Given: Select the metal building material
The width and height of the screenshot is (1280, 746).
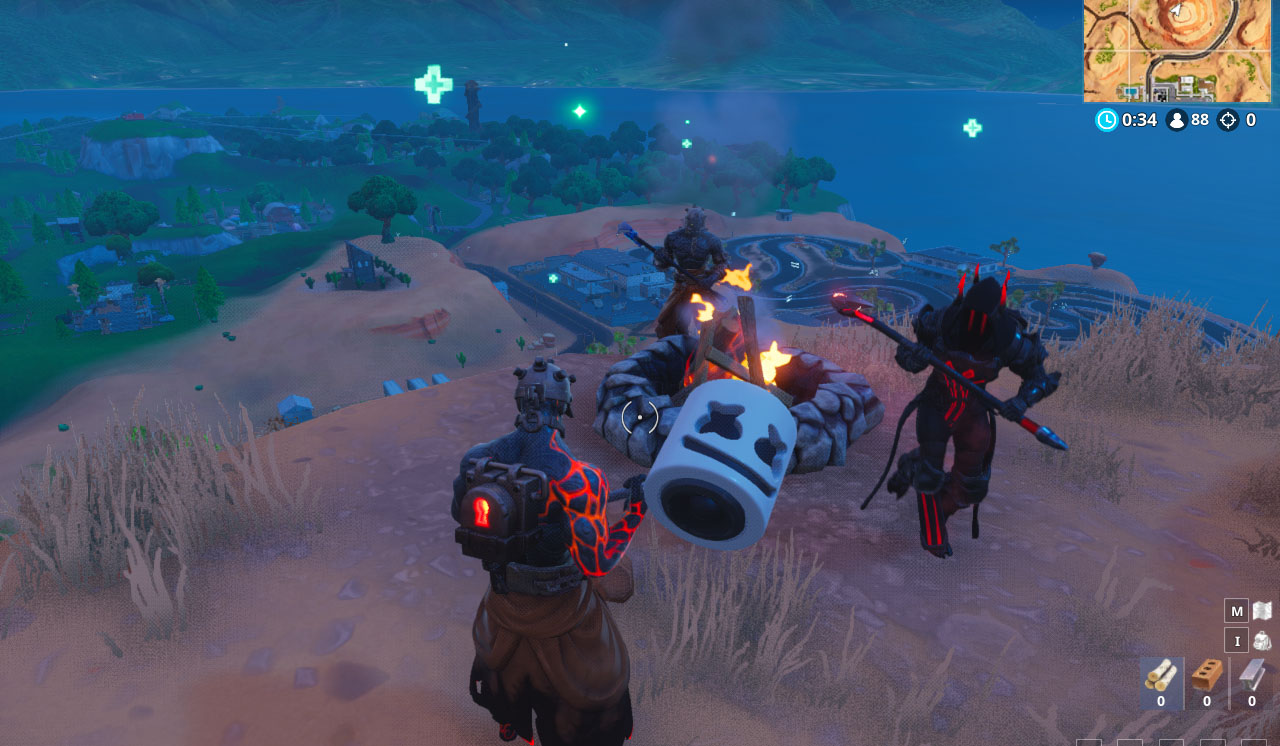Looking at the screenshot, I should [1251, 679].
